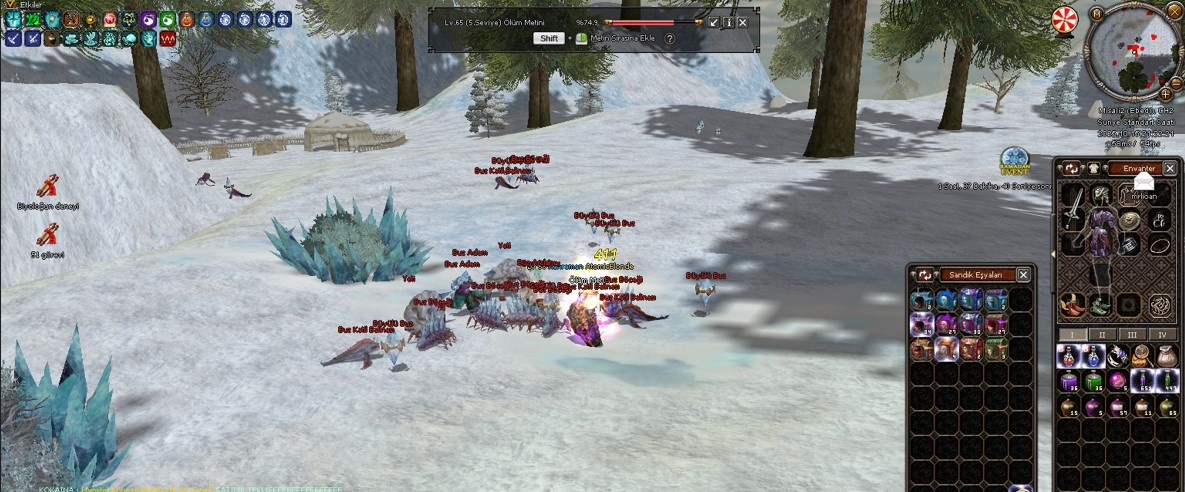
Task: Click the refresh arrows in Sandık Eşyaları
Action: (x=924, y=274)
